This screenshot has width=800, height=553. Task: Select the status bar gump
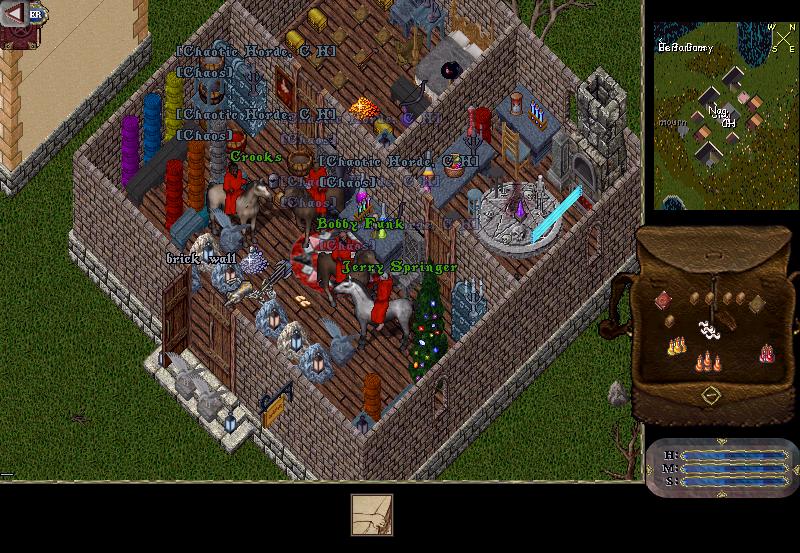(720, 468)
